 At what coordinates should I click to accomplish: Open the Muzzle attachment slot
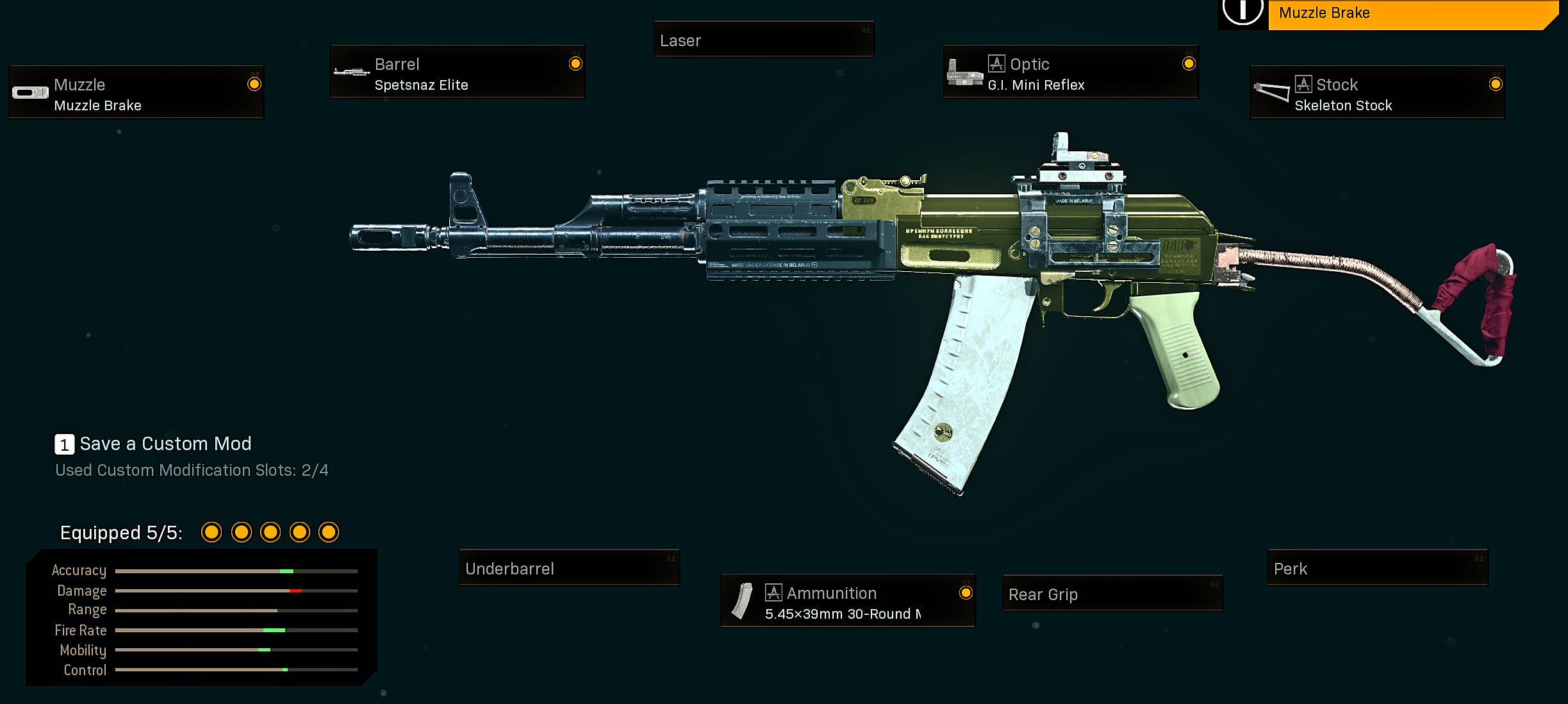pos(136,92)
